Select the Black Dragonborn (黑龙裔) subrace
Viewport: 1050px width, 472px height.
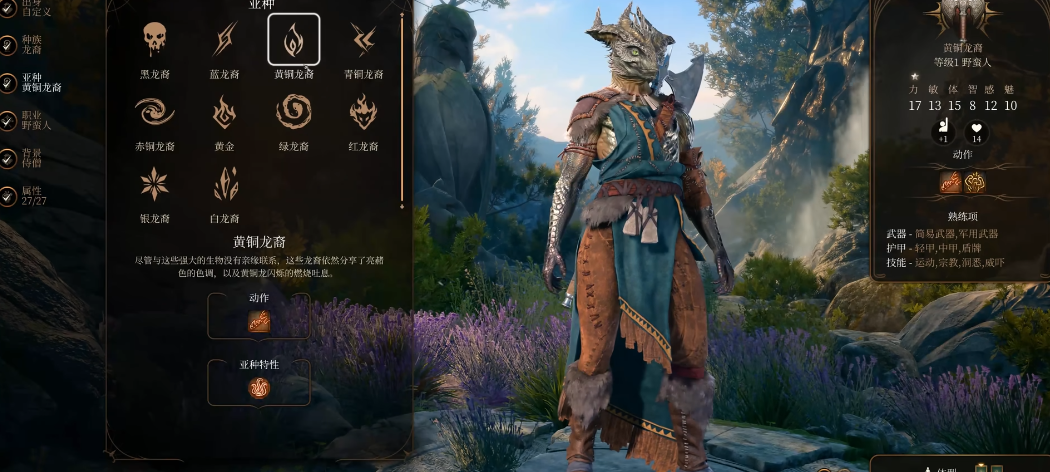coord(154,40)
